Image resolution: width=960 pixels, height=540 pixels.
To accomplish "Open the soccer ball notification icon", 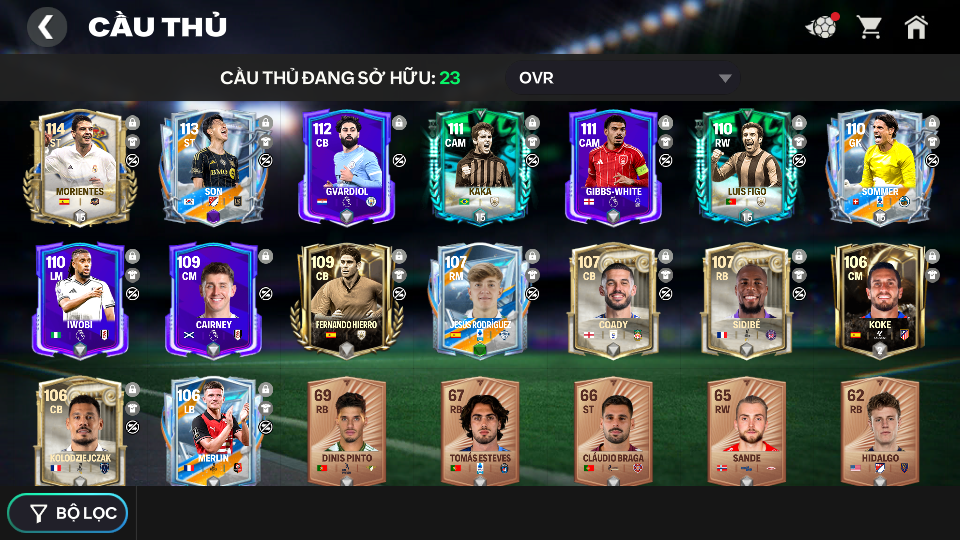I will pos(821,27).
